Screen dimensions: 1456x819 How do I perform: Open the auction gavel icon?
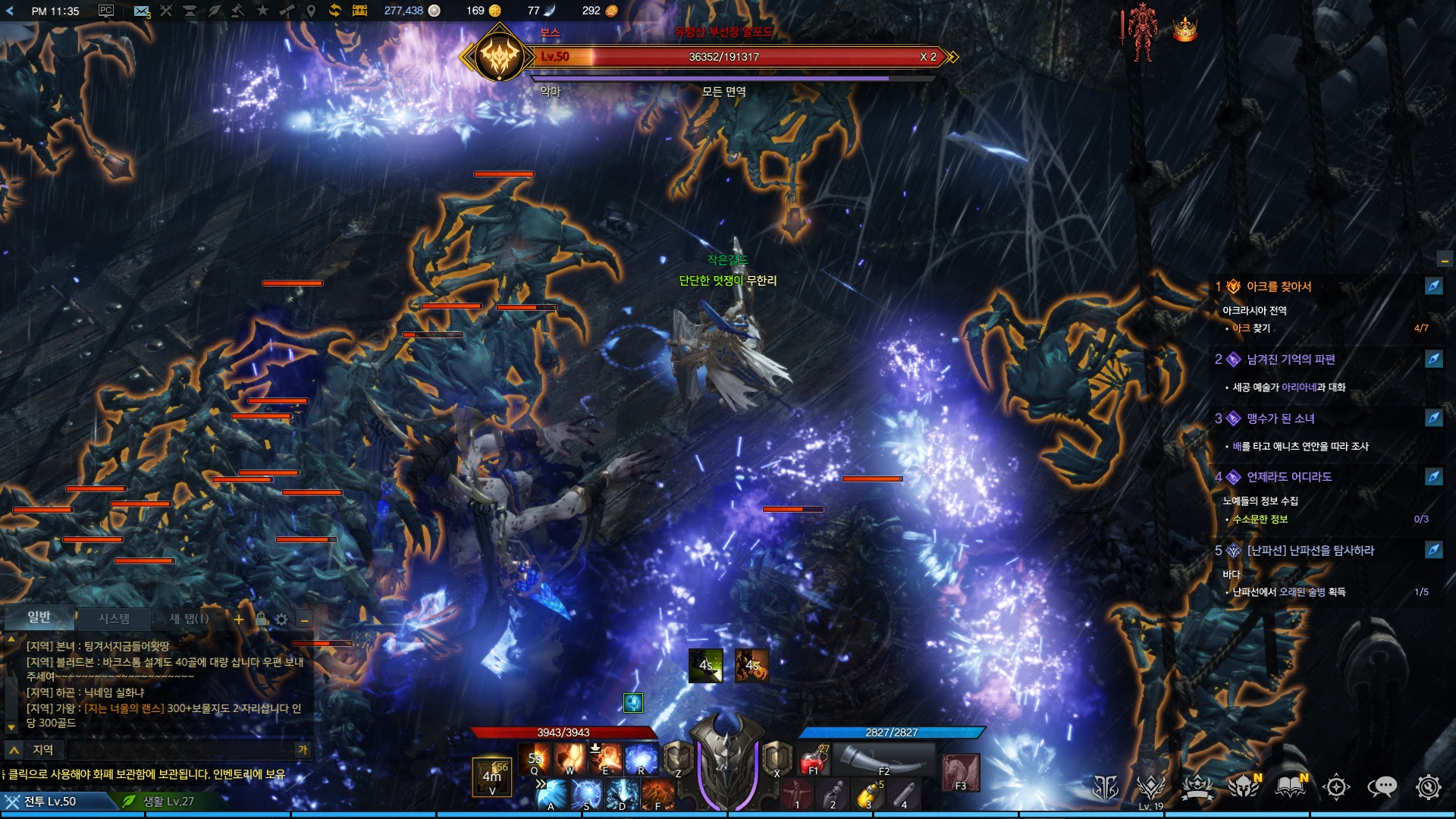pos(237,11)
